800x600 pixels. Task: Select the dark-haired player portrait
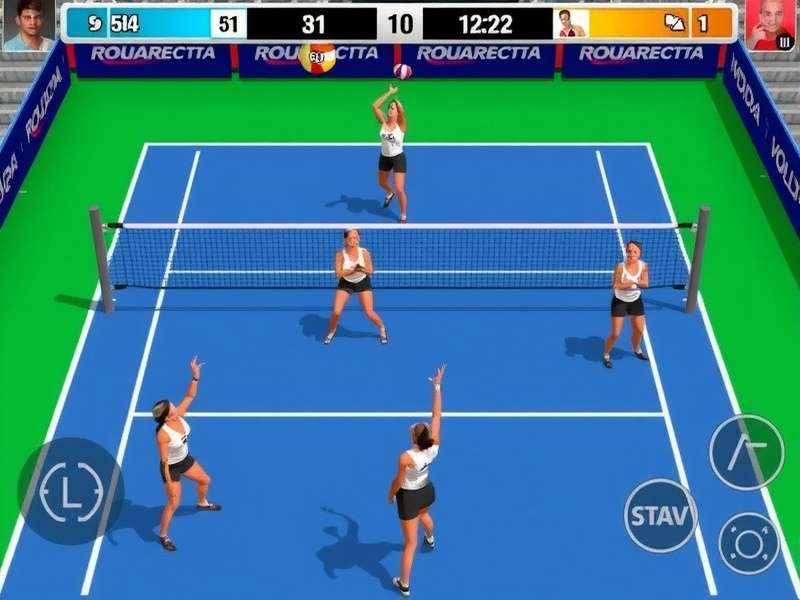28,25
